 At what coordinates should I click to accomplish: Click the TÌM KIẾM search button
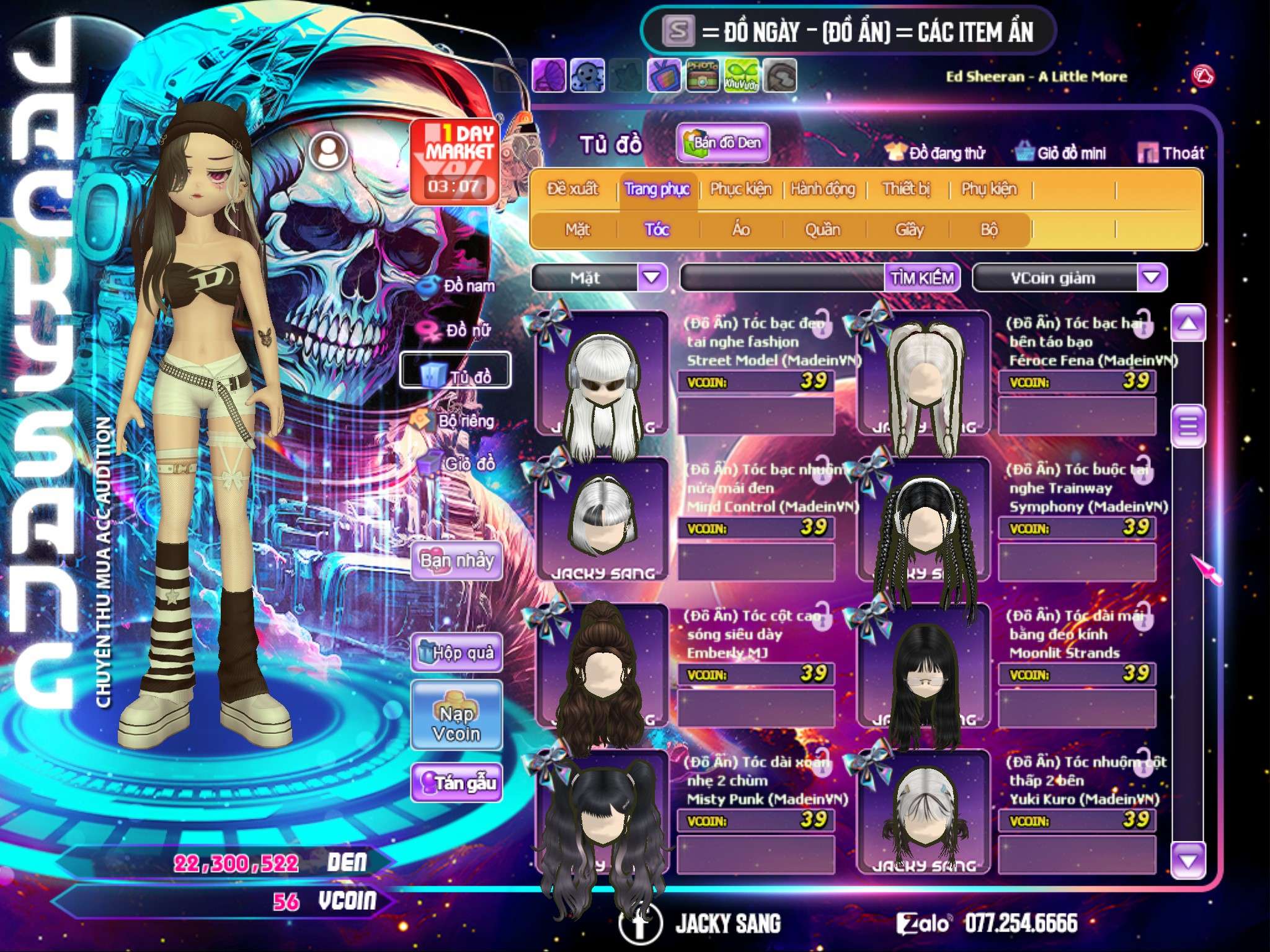[x=922, y=278]
